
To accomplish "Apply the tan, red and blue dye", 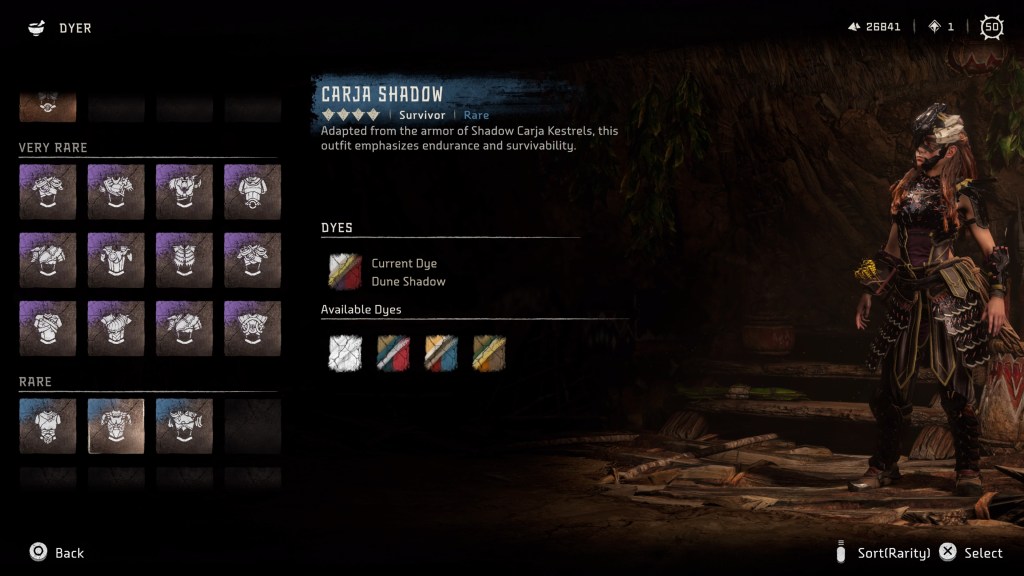I will [441, 353].
